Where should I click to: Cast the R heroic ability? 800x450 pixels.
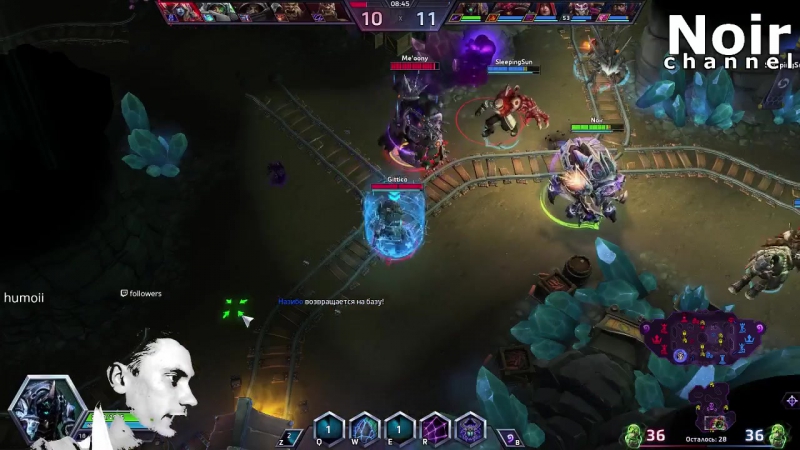[x=435, y=428]
